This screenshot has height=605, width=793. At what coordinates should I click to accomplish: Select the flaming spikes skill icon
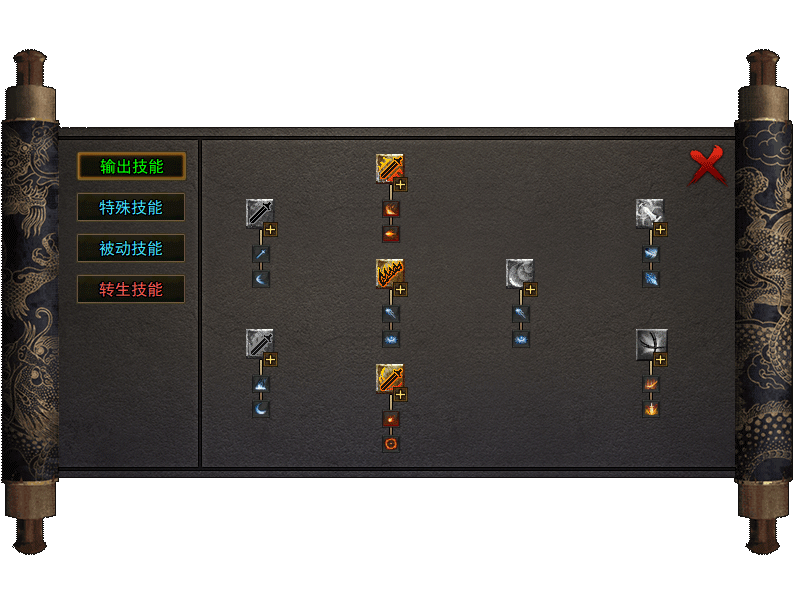[x=389, y=272]
